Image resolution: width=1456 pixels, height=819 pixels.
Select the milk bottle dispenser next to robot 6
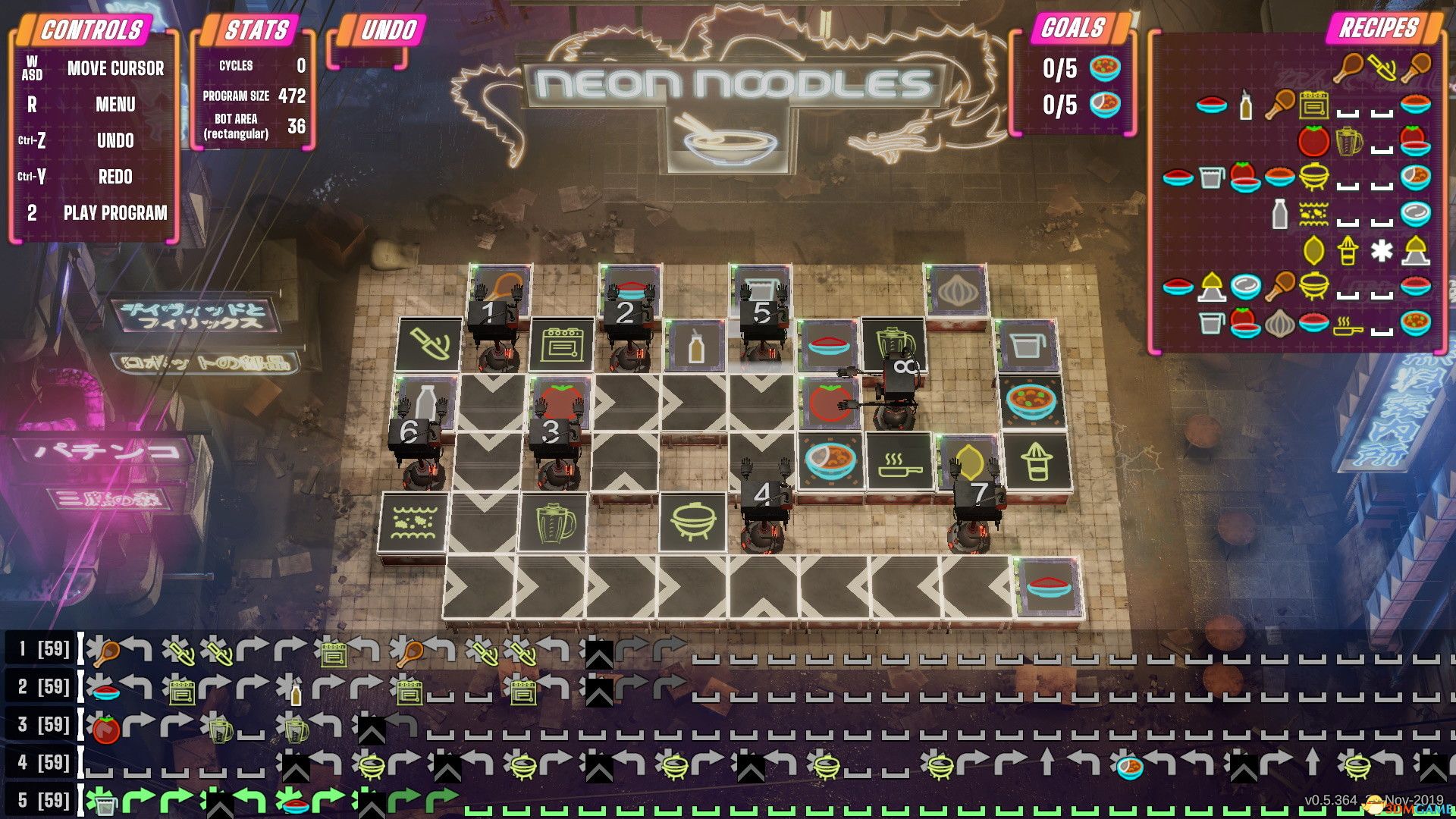(x=425, y=398)
